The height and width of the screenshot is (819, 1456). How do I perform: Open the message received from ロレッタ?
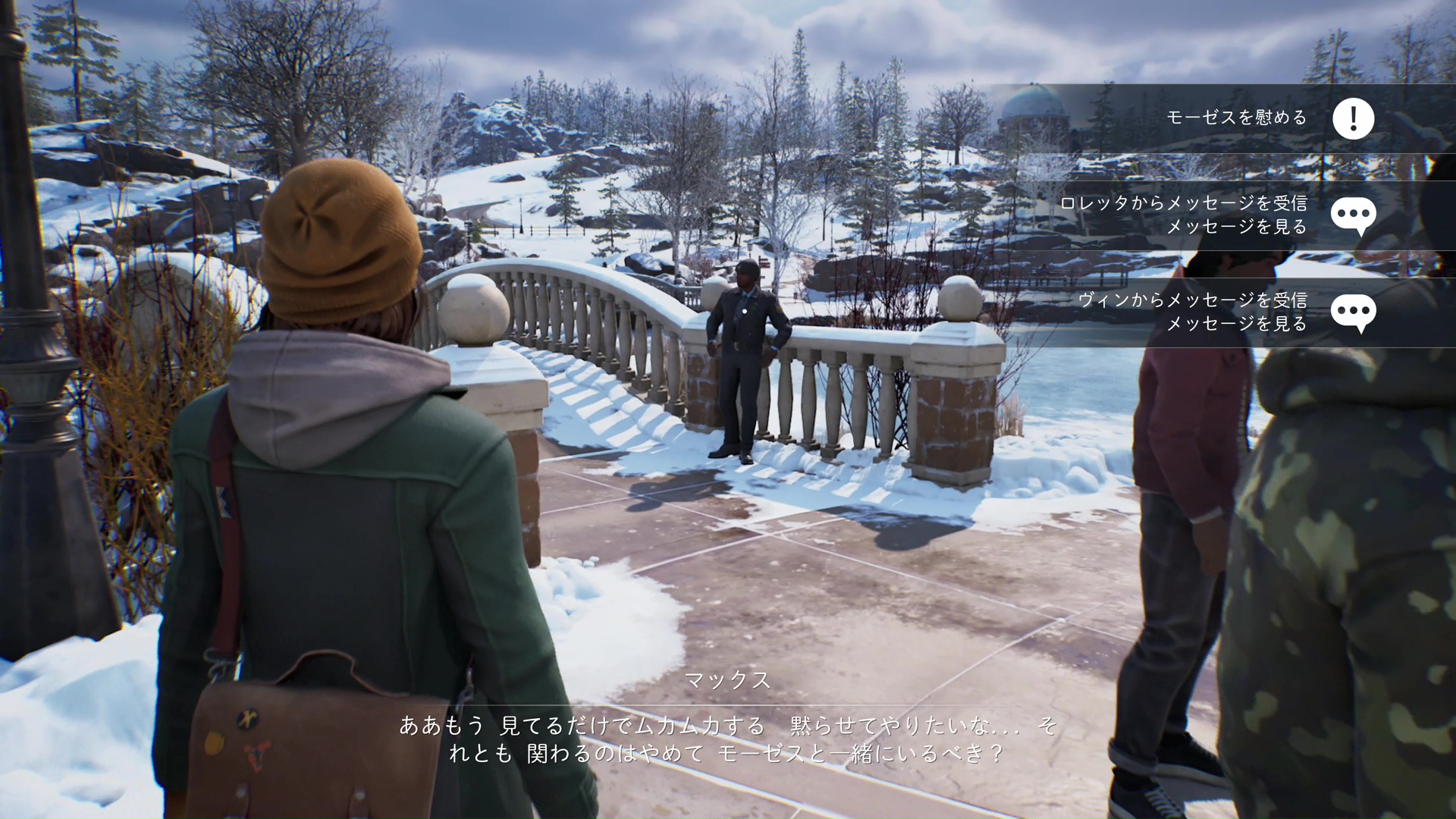click(x=1183, y=215)
